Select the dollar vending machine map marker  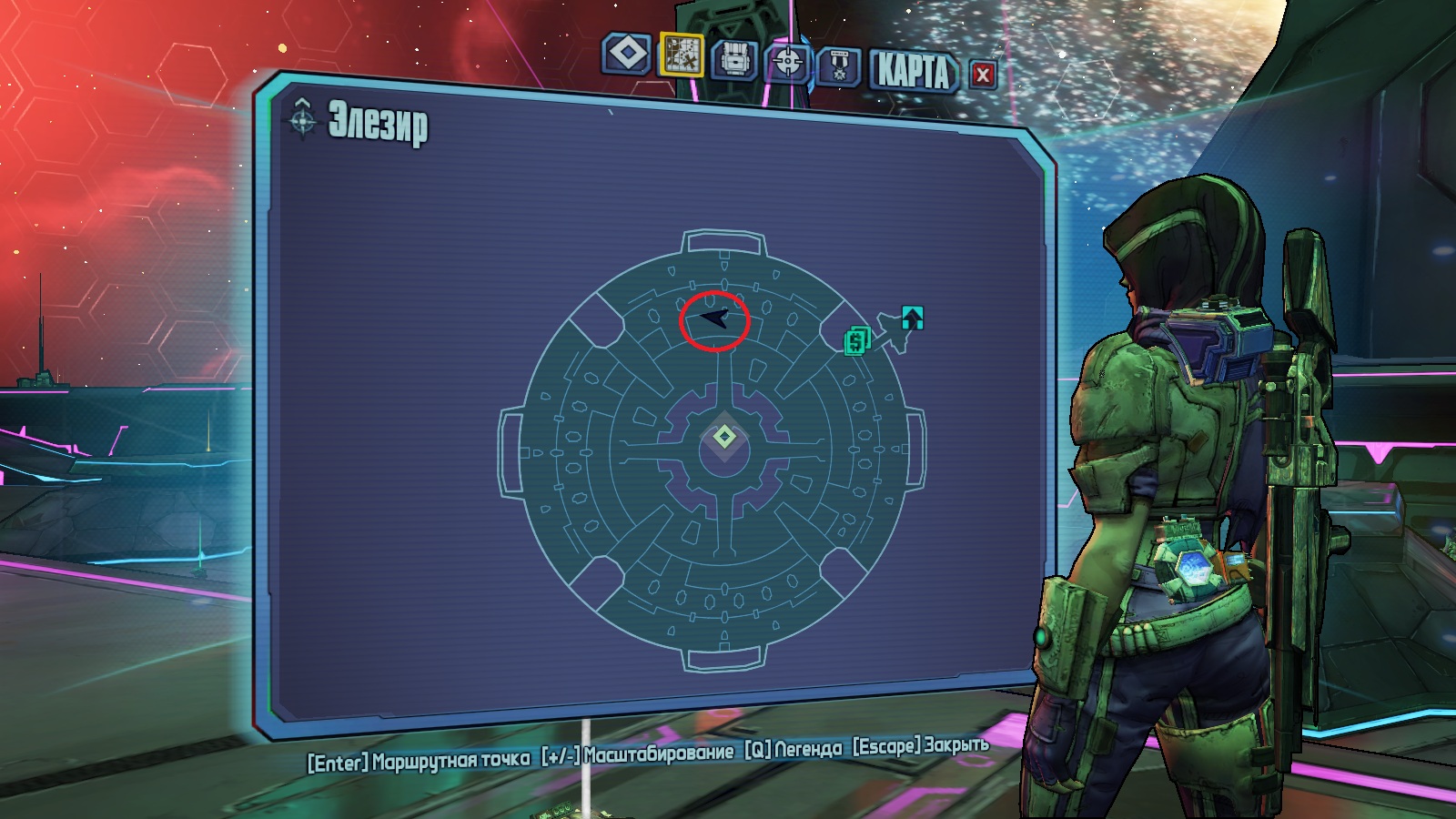coord(856,341)
